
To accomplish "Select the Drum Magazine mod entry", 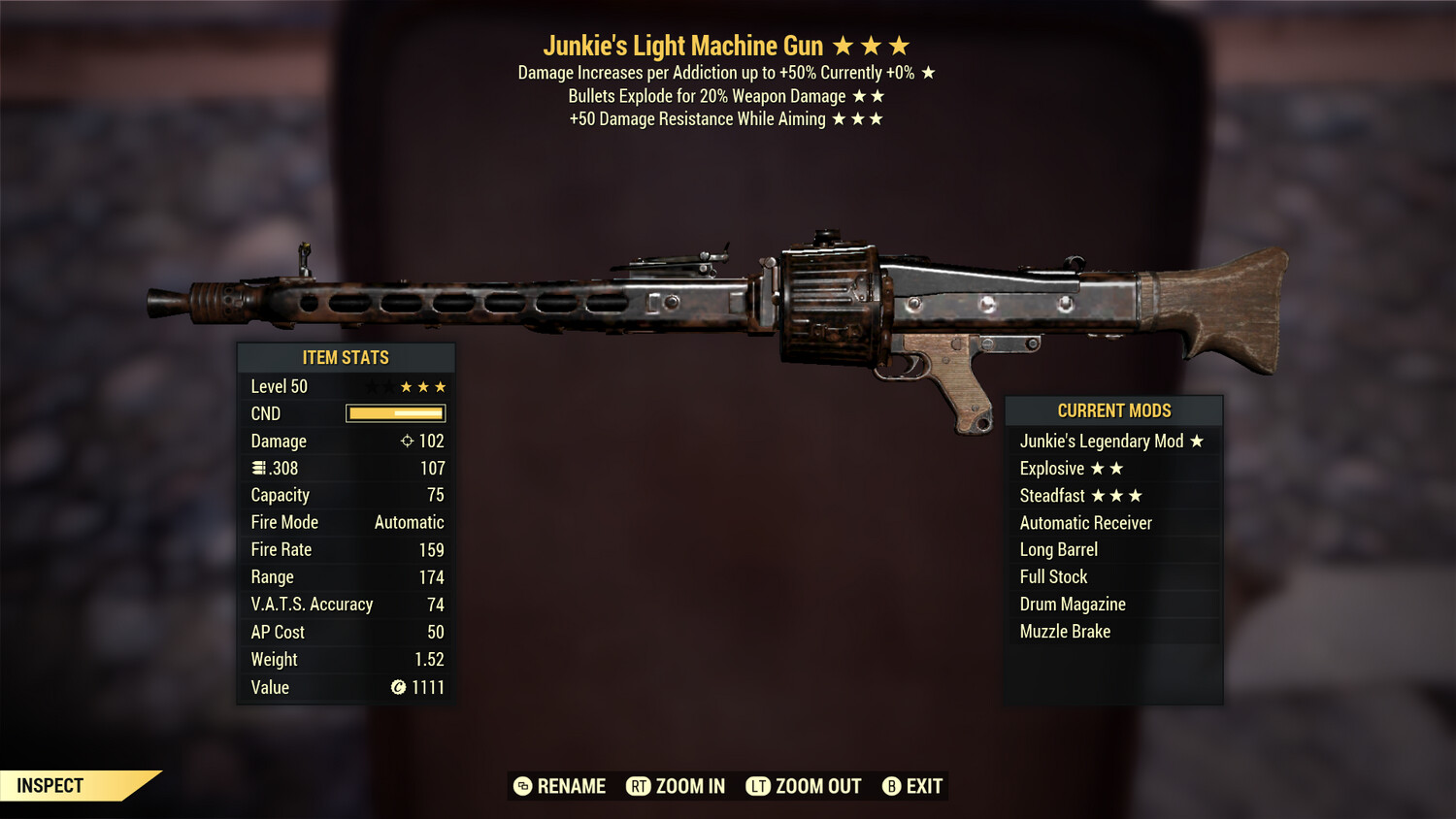I will (x=1072, y=604).
